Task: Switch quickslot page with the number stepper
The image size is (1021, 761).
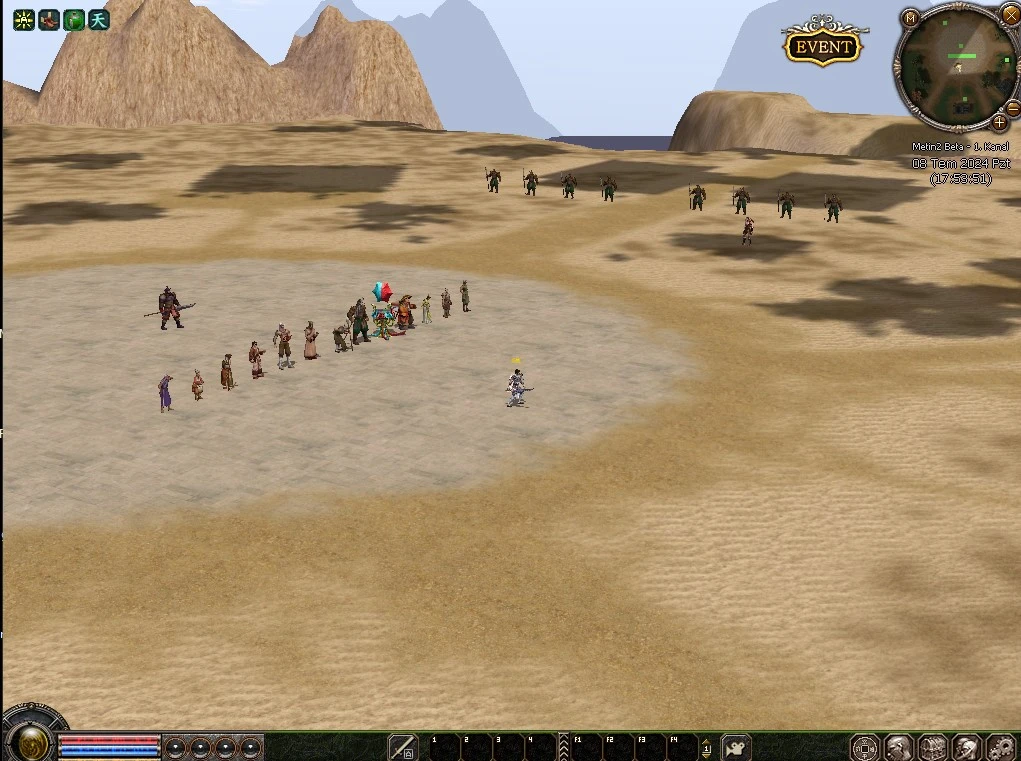Action: 706,747
